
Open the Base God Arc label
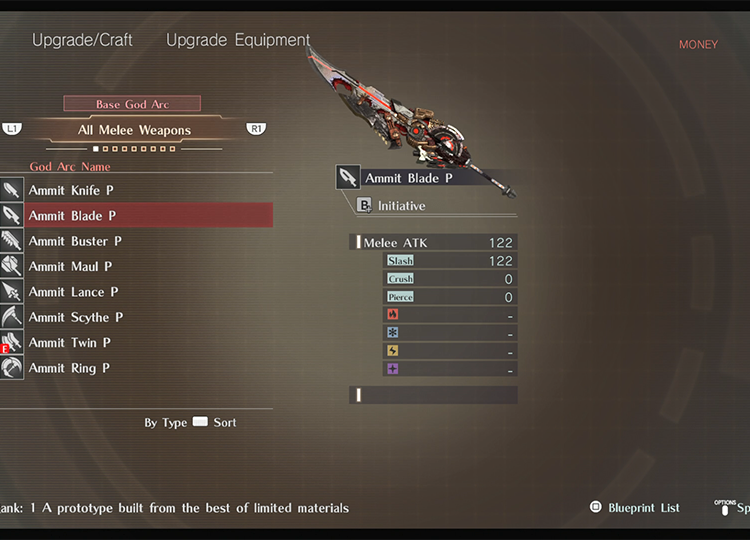click(132, 104)
